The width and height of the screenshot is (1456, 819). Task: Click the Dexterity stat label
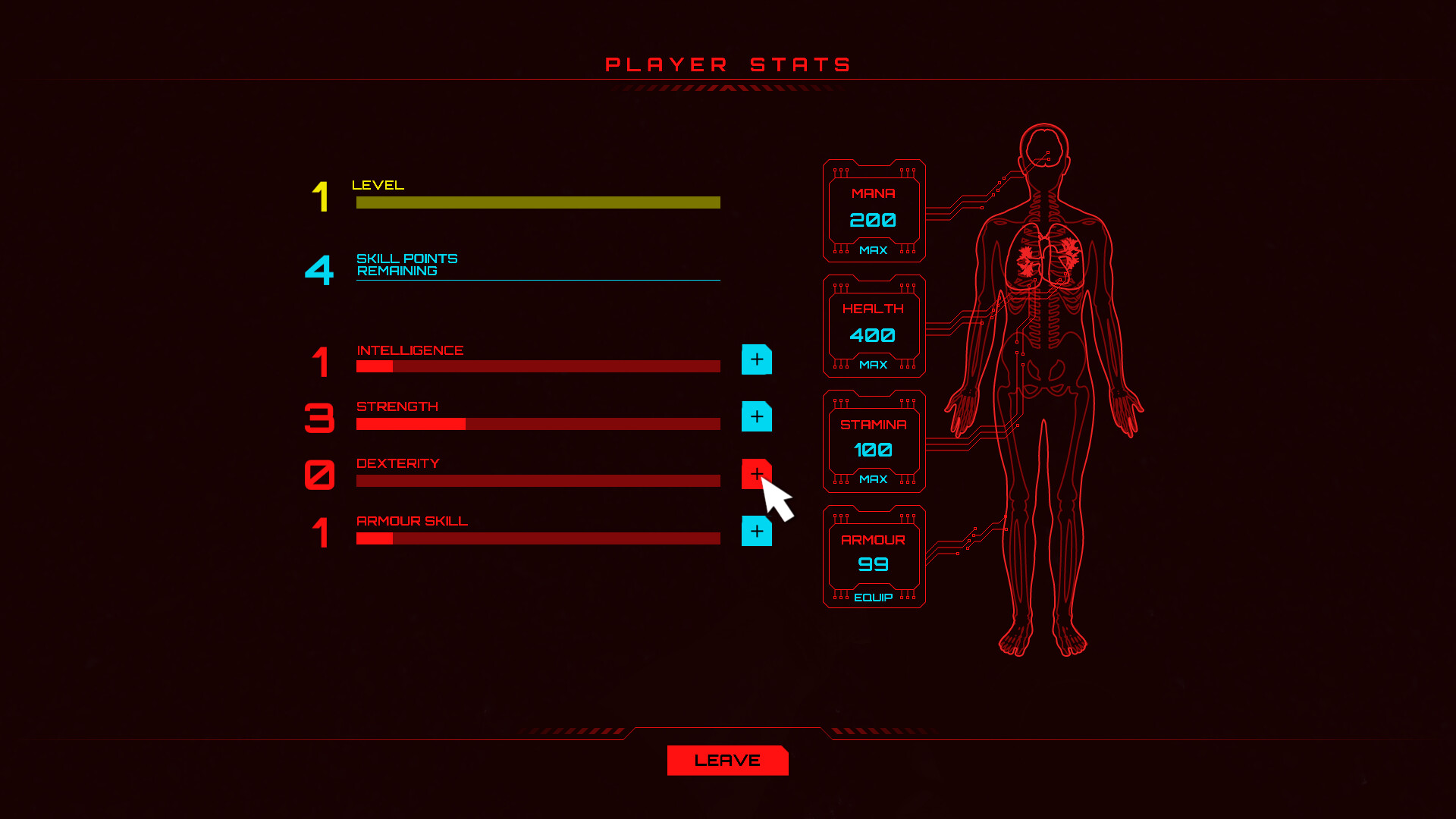pos(398,463)
